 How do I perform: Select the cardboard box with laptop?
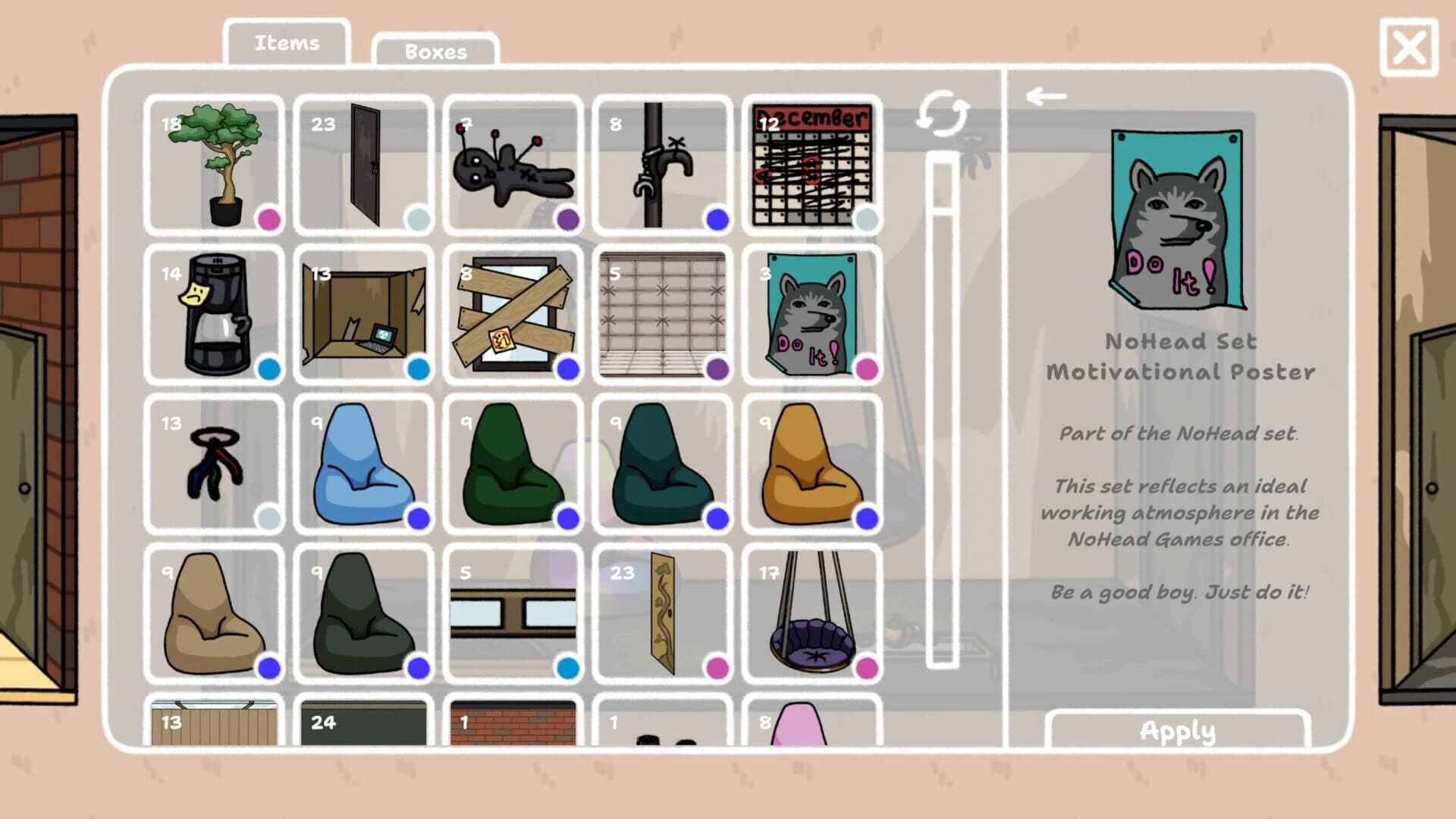pyautogui.click(x=365, y=313)
